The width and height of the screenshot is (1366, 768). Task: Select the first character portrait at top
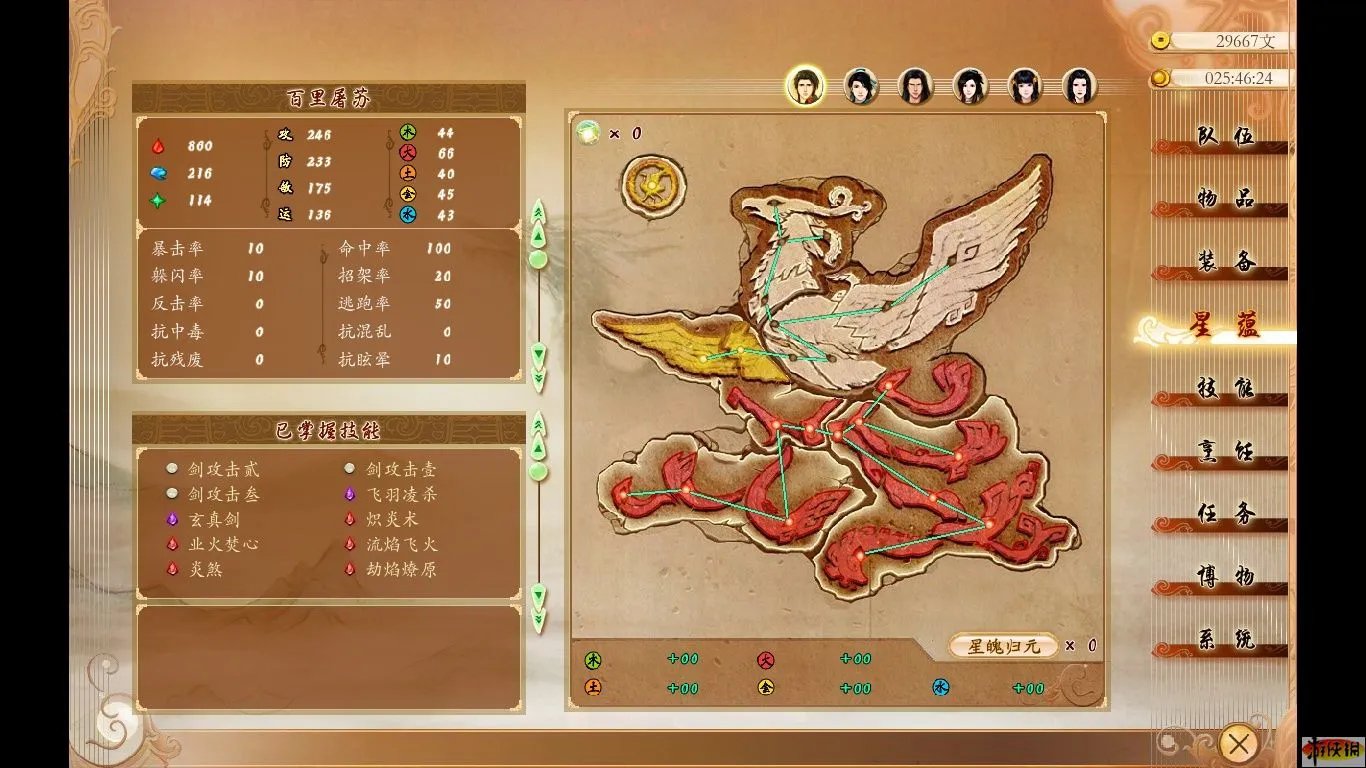(803, 87)
